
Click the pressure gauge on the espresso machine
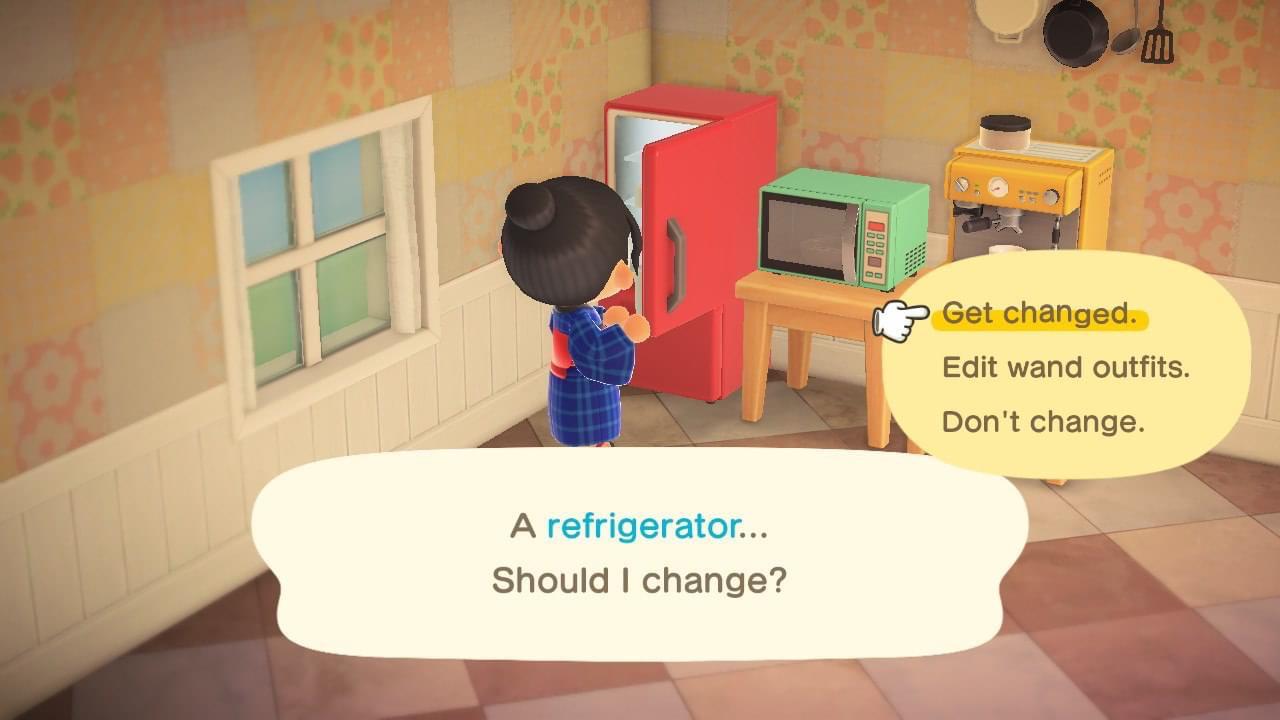point(1000,185)
